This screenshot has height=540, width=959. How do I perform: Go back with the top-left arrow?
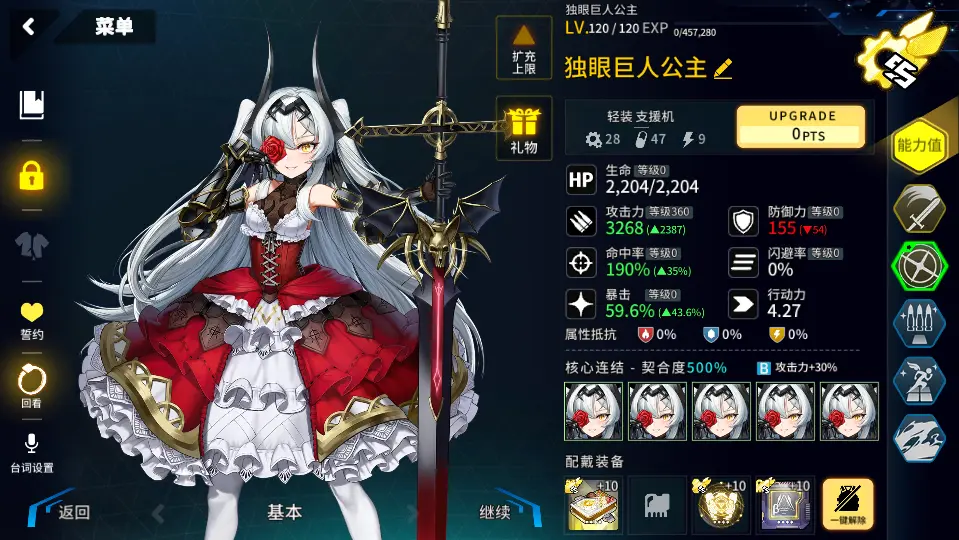tap(28, 27)
